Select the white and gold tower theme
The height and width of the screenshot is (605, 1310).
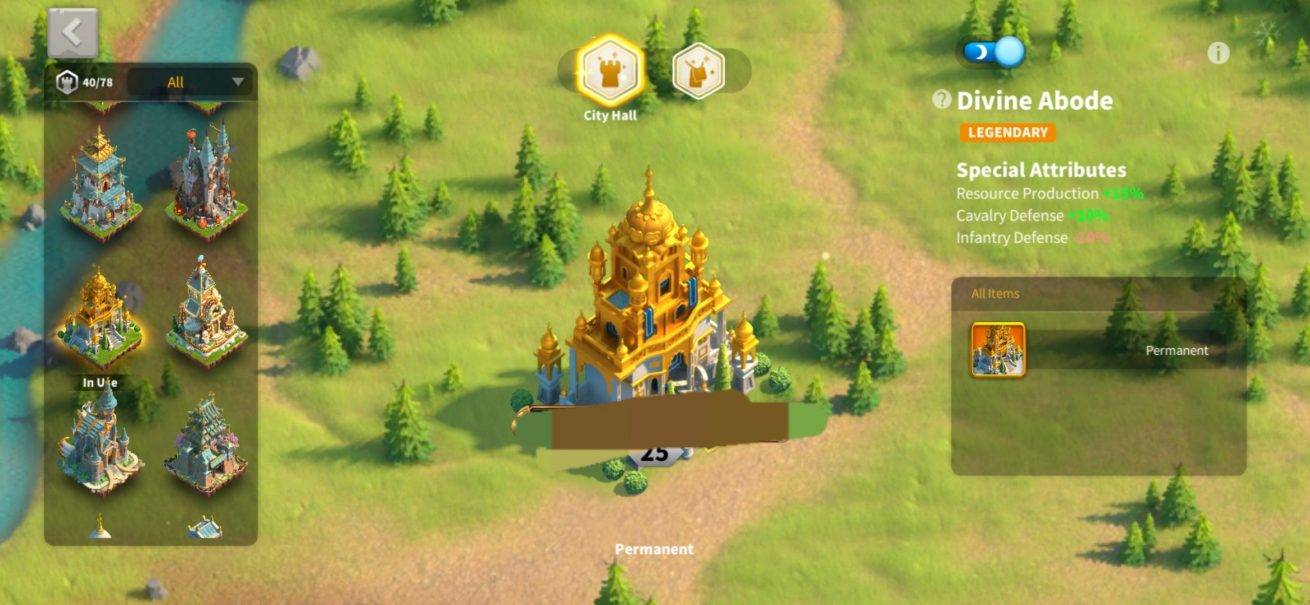(x=204, y=314)
